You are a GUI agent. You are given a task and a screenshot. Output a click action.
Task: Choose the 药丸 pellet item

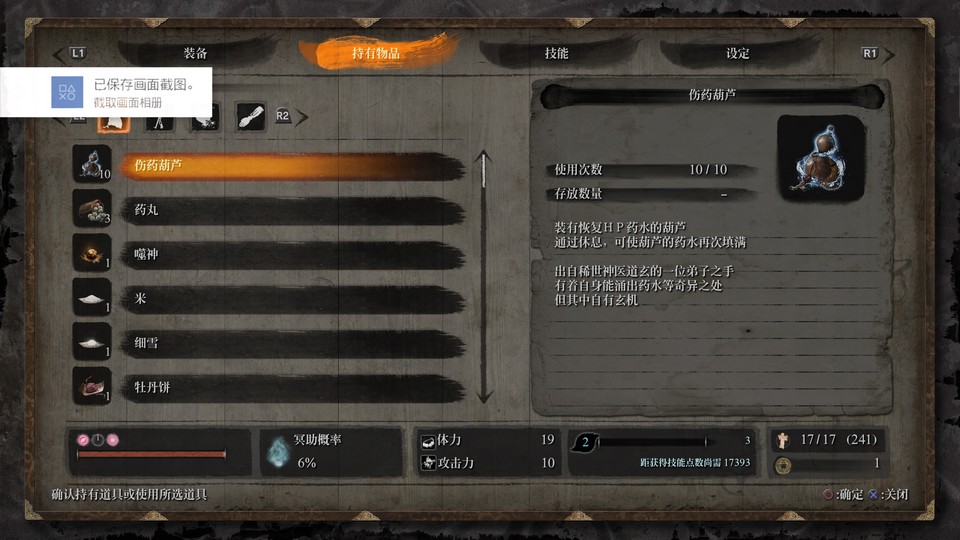pos(290,210)
